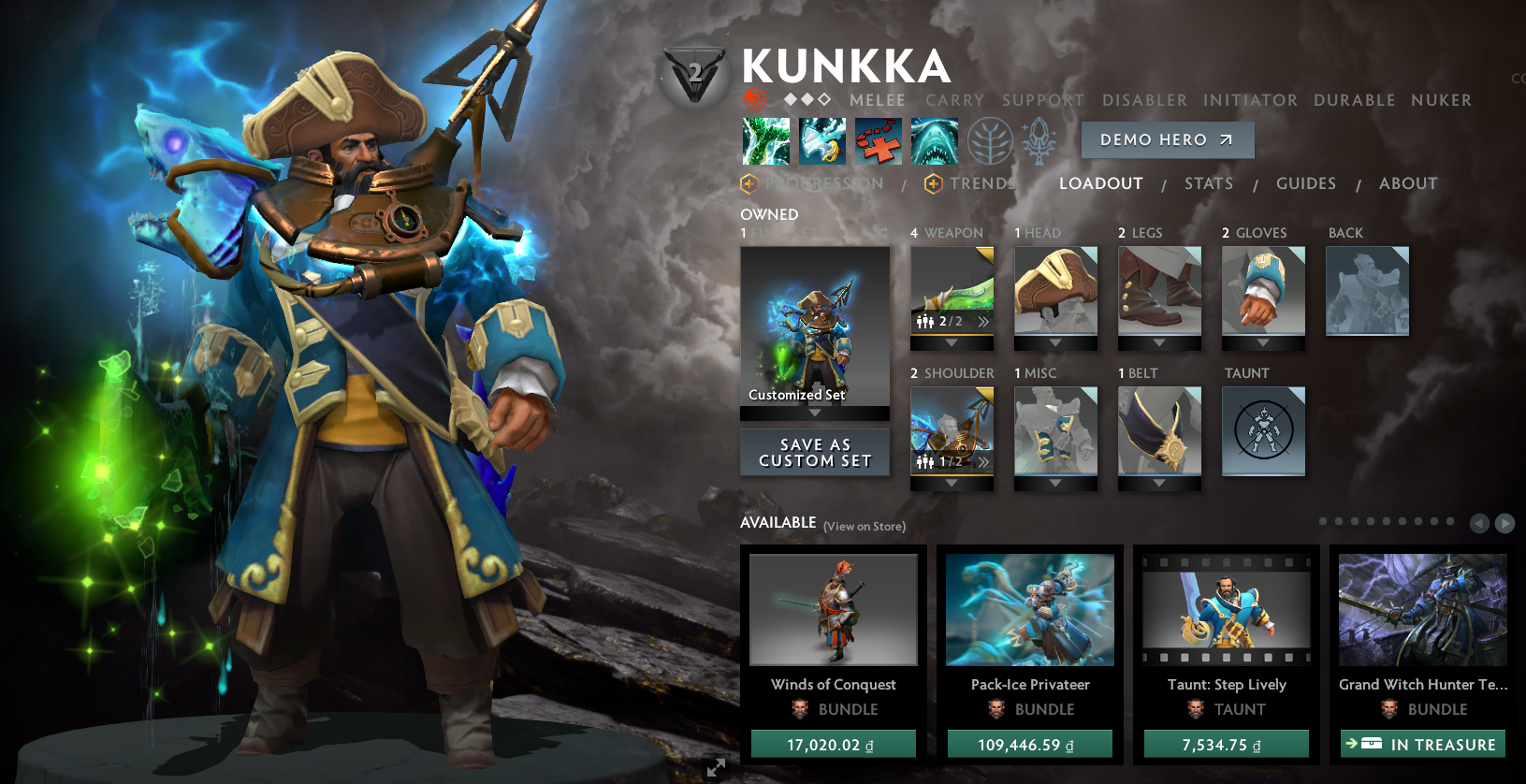
Task: Open the Talent Tree icon
Action: [x=989, y=140]
